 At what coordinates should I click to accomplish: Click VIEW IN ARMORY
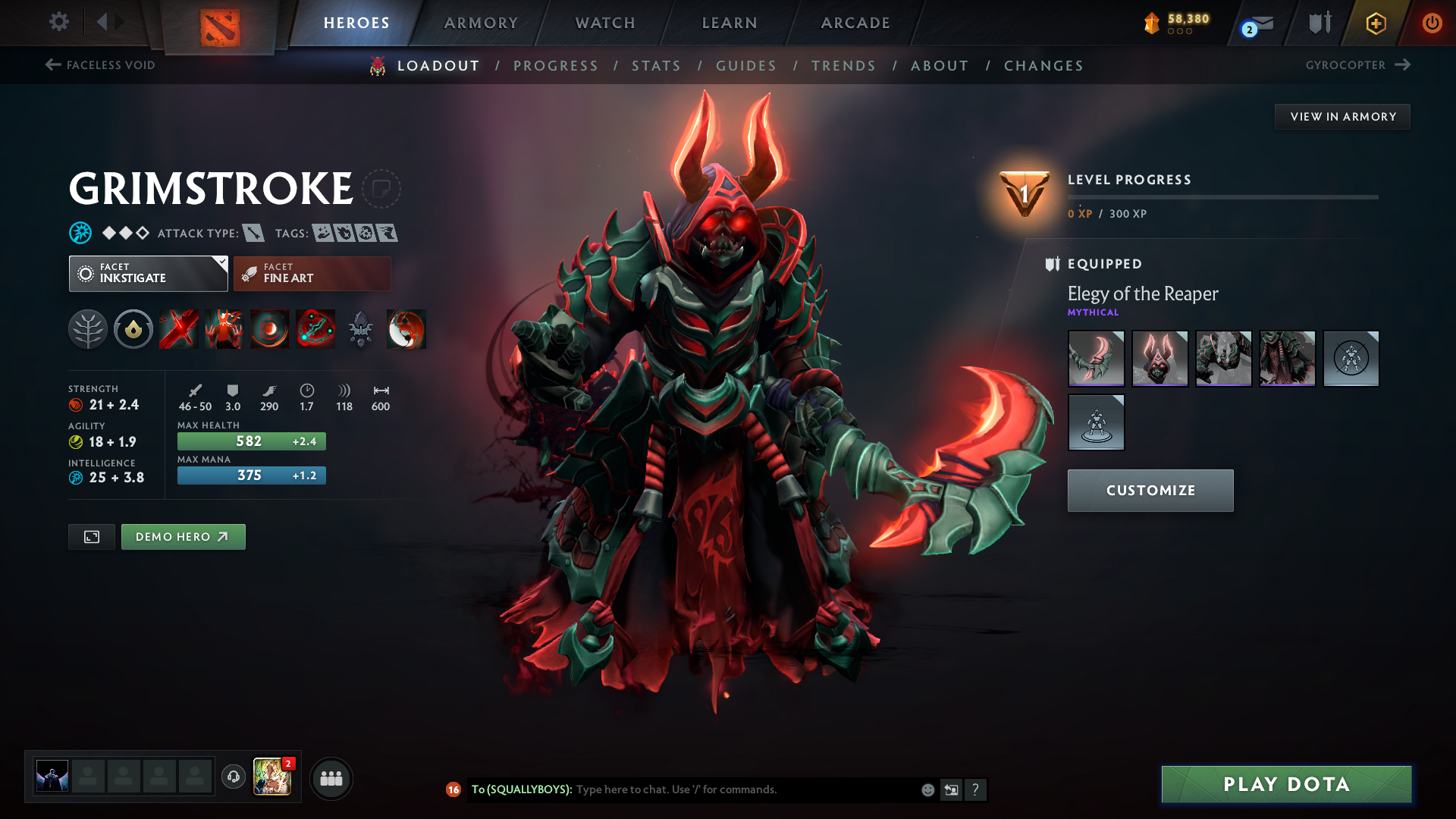coord(1342,116)
